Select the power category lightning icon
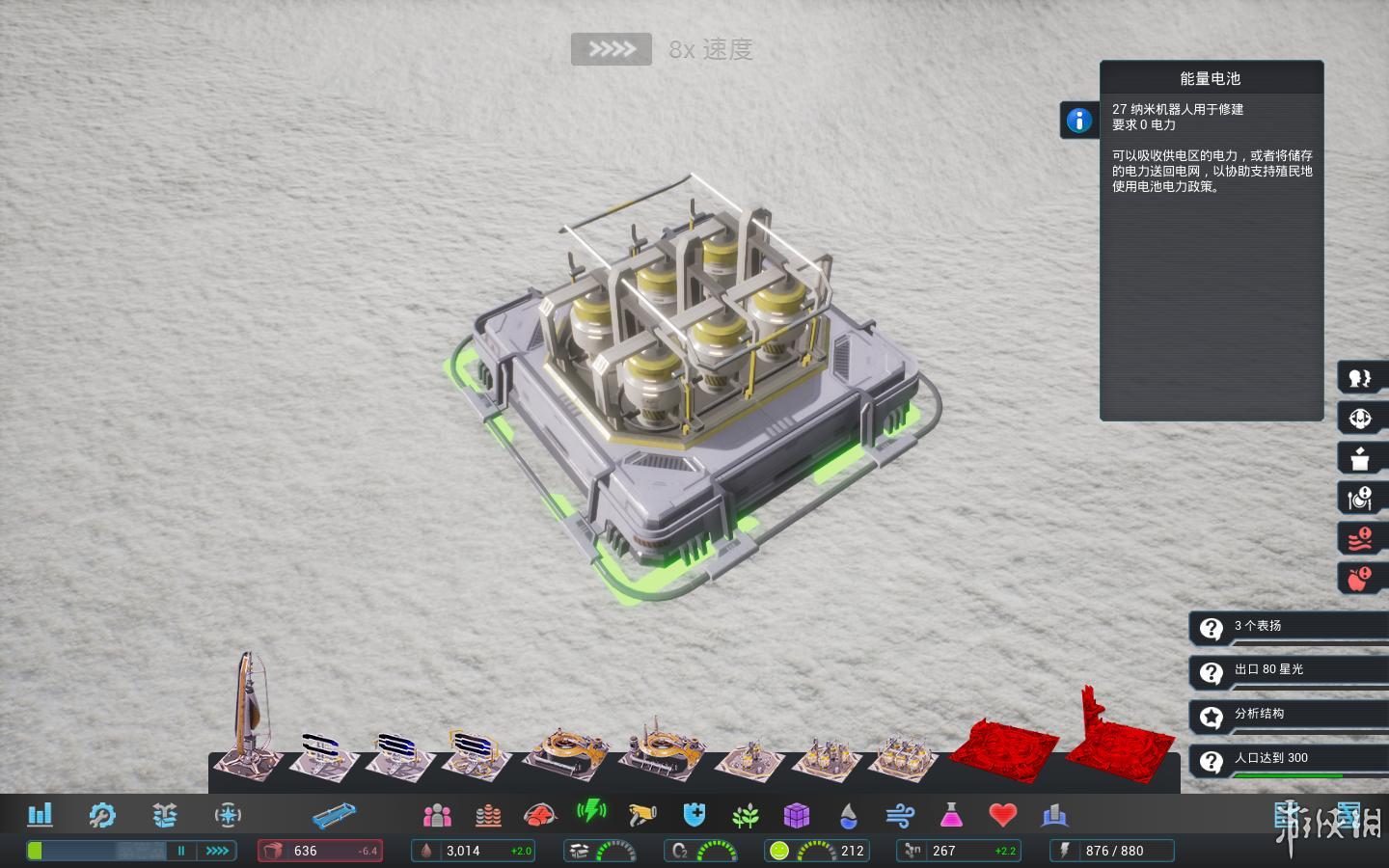 pyautogui.click(x=590, y=813)
